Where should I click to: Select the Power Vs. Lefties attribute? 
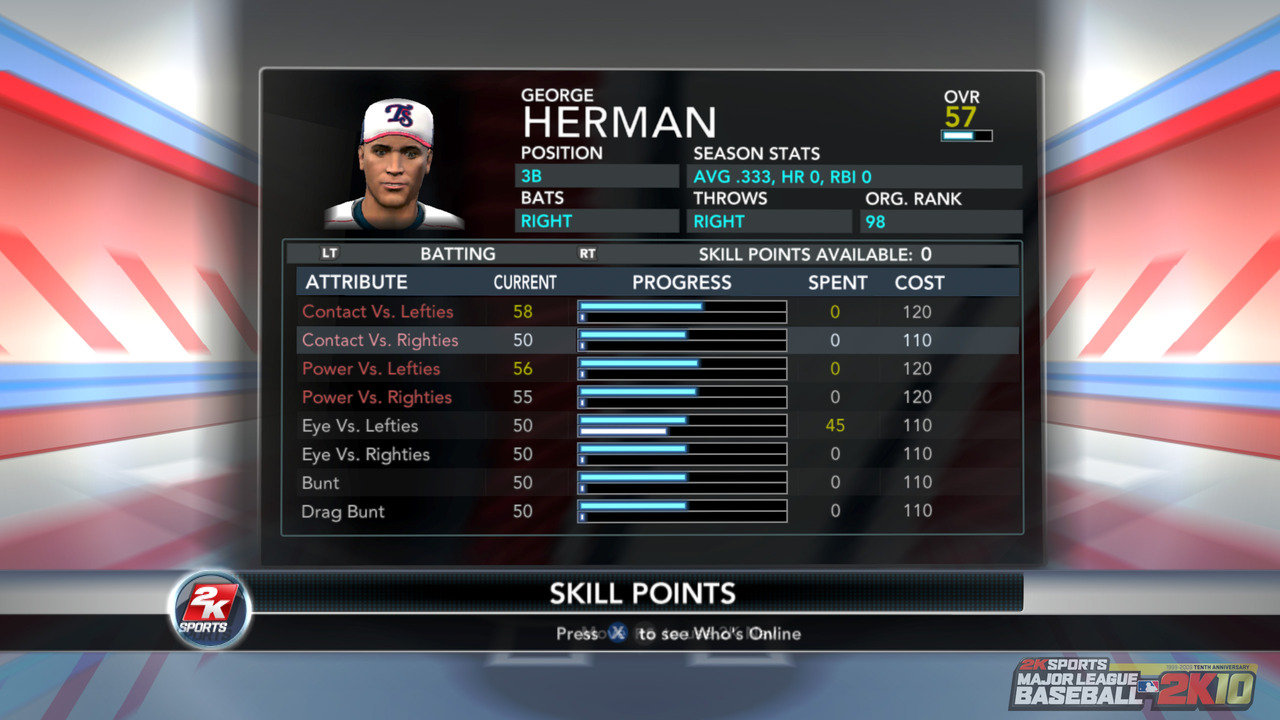tap(371, 369)
